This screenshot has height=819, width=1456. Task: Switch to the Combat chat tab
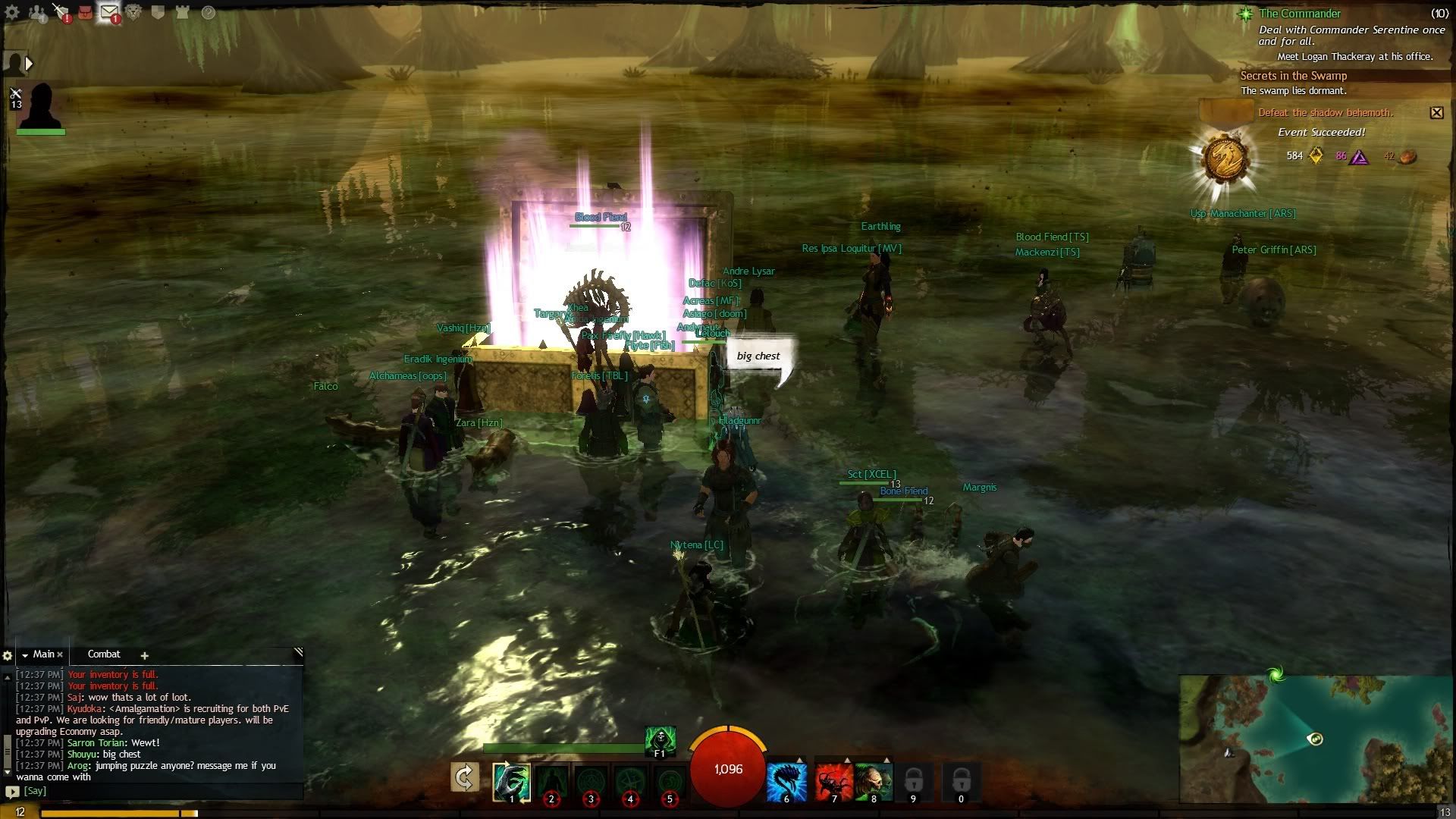coord(104,654)
